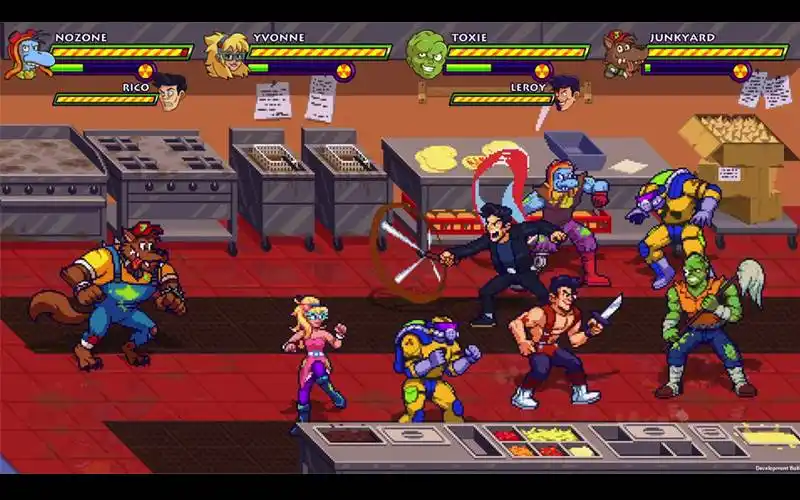Click the Rico enemy portrait
Image resolution: width=800 pixels, height=500 pixels.
click(170, 93)
